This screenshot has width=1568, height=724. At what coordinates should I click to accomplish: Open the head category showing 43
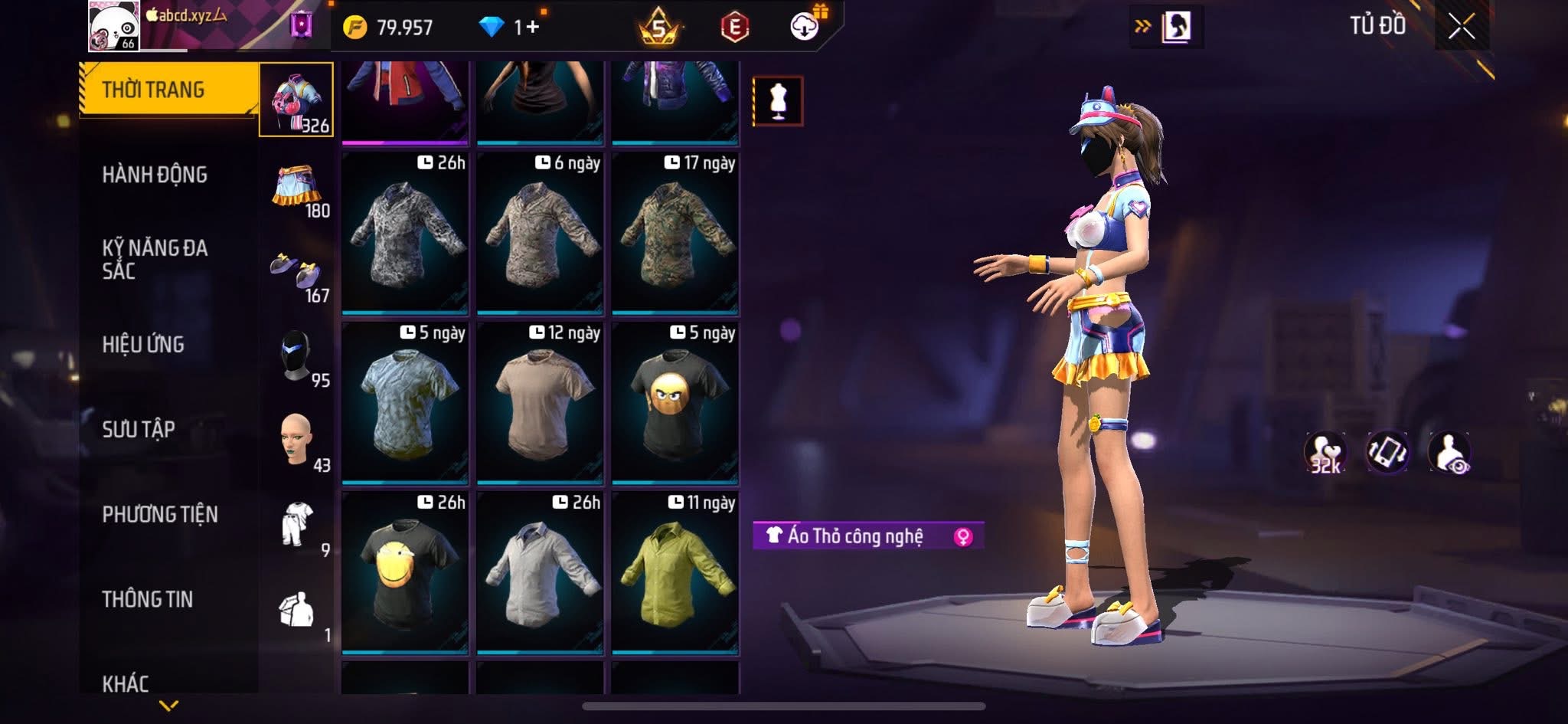click(x=298, y=442)
